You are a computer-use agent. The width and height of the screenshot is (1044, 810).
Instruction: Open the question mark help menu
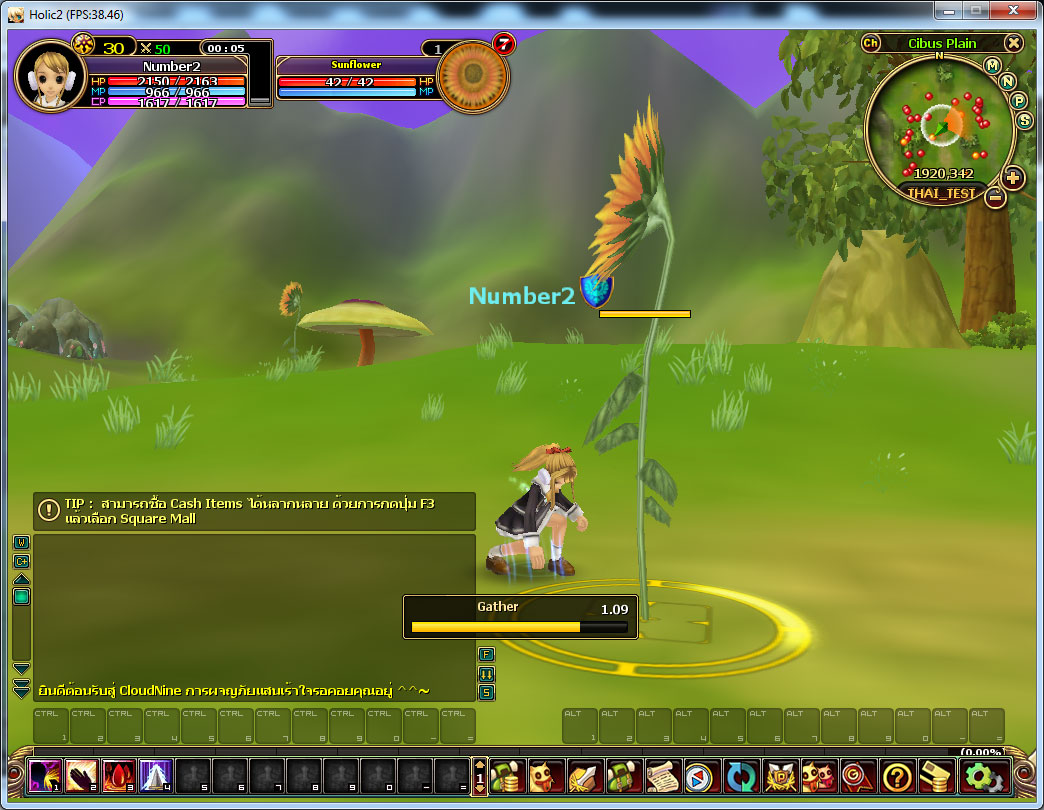click(897, 776)
